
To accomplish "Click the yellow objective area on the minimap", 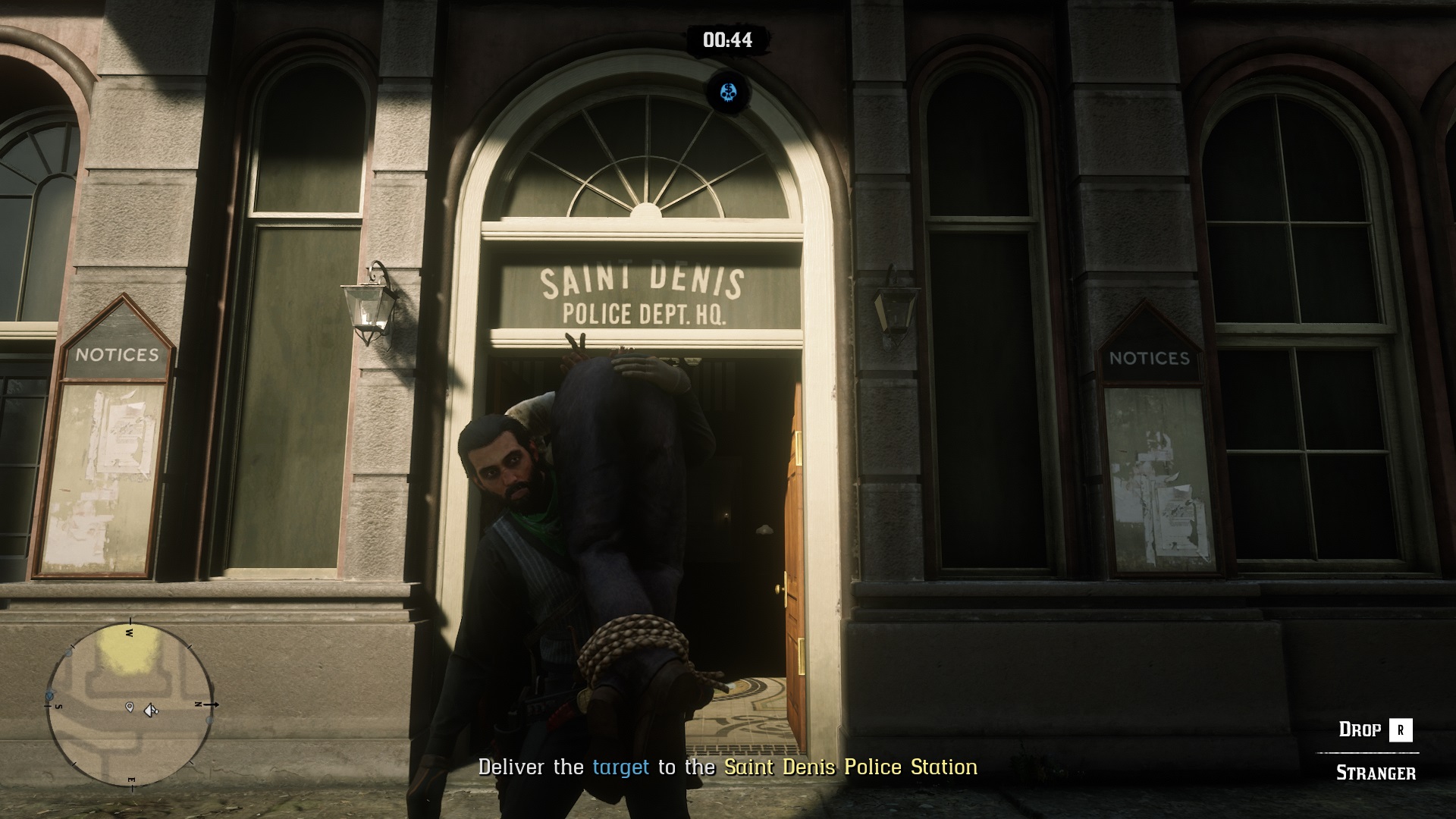I will point(127,652).
